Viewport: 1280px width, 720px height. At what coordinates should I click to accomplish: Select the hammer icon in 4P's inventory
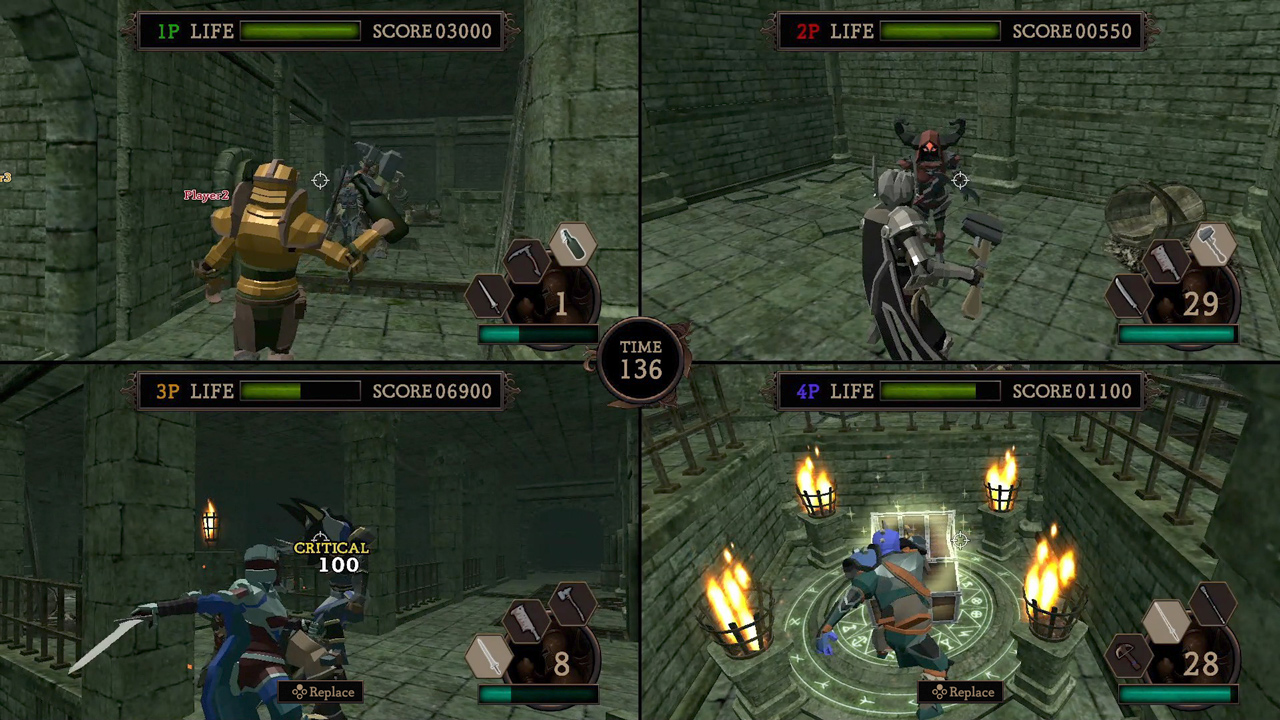click(x=1127, y=658)
